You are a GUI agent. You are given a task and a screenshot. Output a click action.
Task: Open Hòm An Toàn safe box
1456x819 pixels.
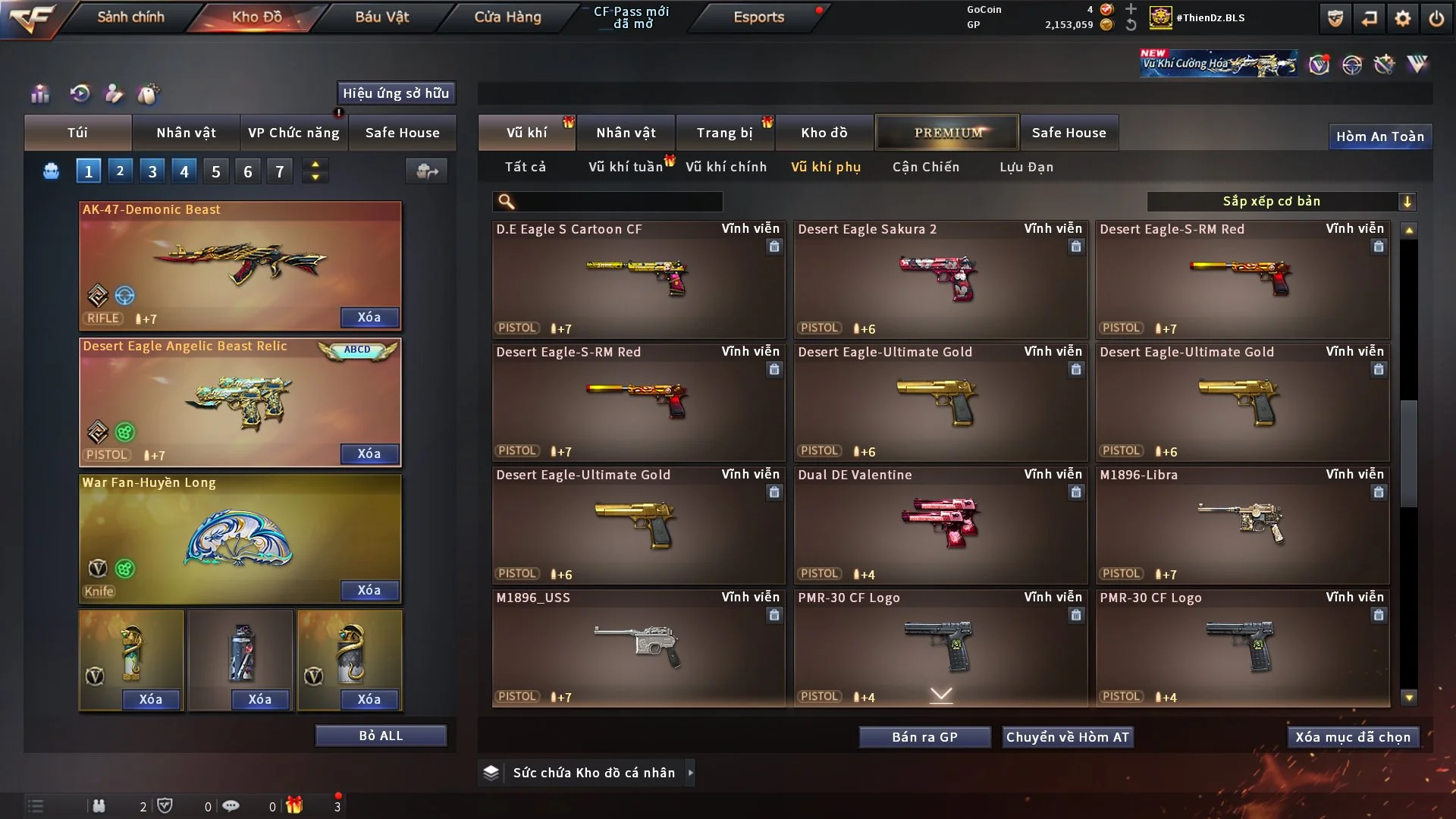(1379, 136)
